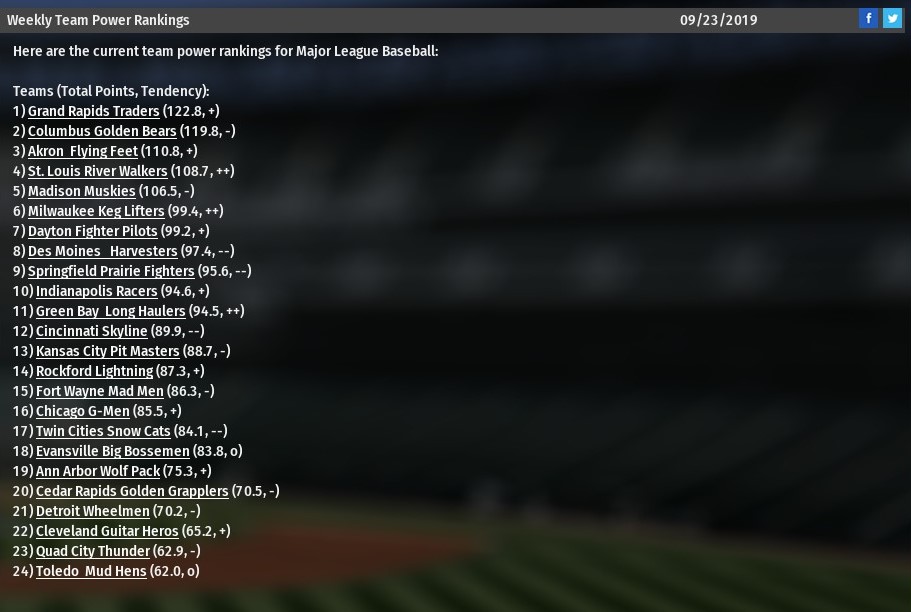Share the rankings on Facebook
The image size is (911, 612).
coord(868,19)
